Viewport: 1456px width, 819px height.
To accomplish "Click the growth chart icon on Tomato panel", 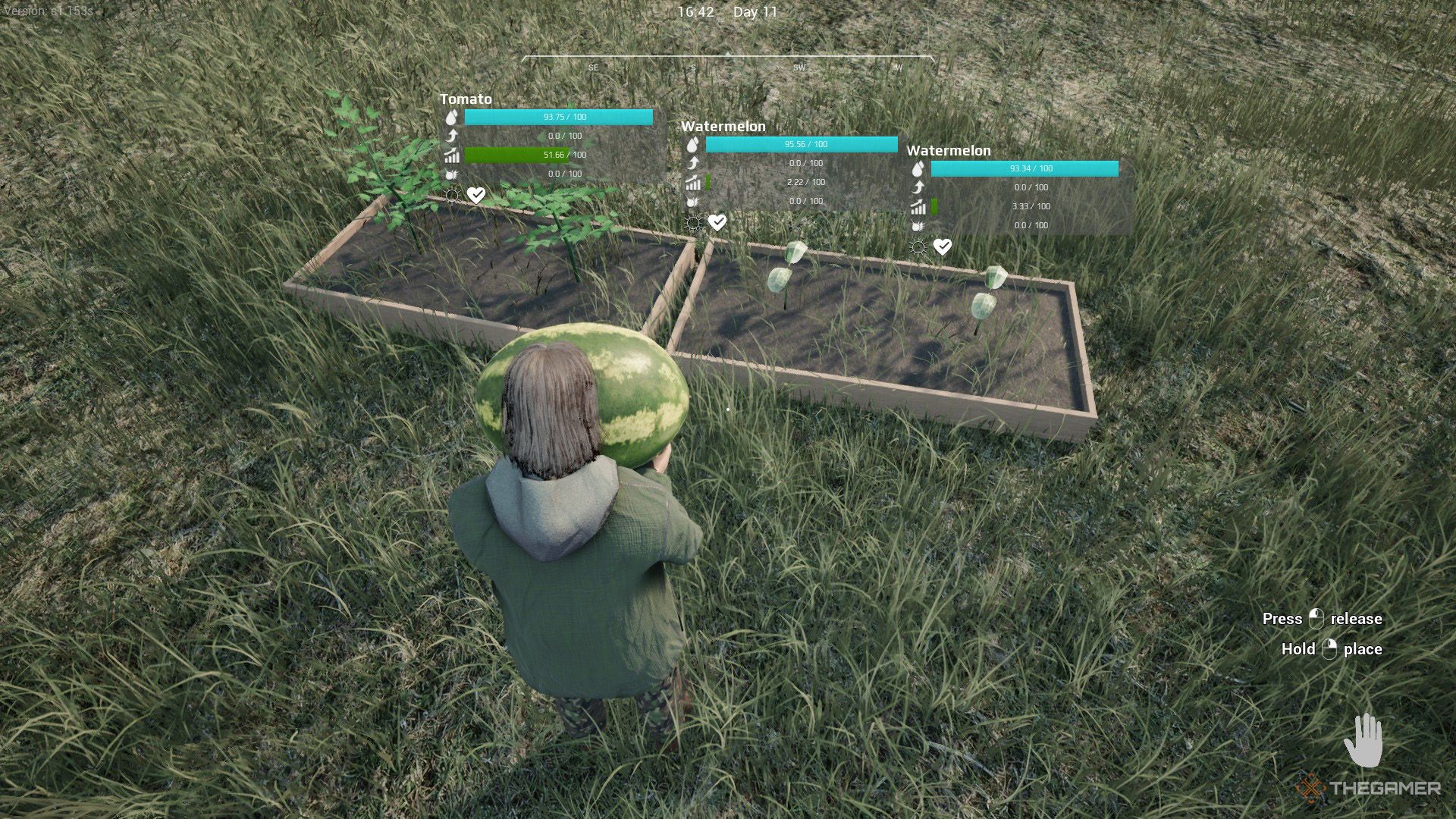I will pos(450,155).
